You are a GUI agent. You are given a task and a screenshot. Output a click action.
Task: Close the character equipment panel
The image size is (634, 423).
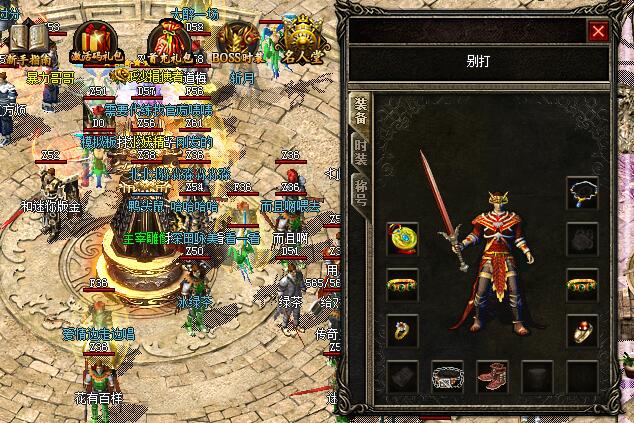coord(598,31)
